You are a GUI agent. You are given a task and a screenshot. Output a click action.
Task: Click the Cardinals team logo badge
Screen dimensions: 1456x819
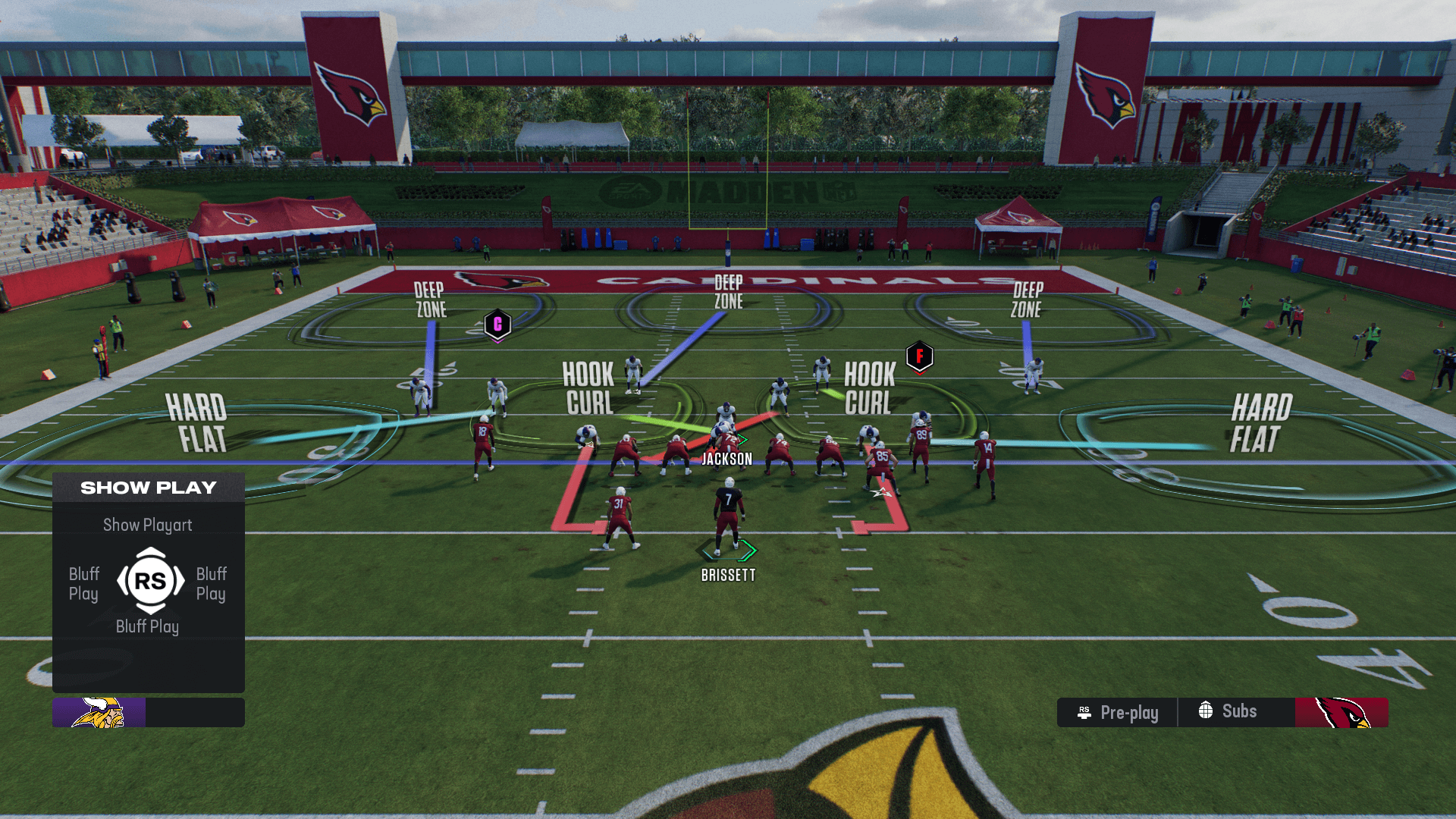click(x=1341, y=713)
